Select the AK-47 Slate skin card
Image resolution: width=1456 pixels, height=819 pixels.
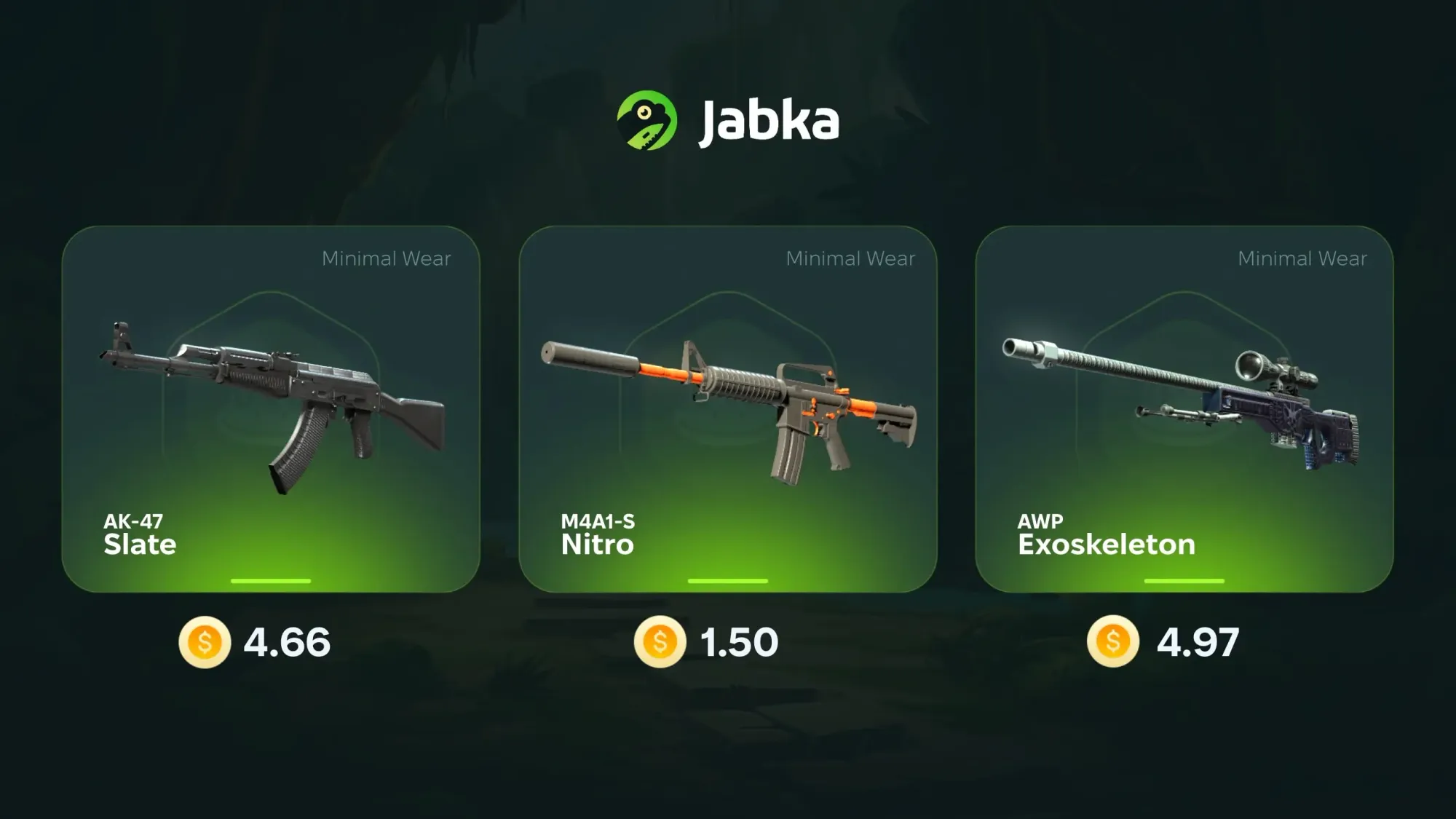click(271, 408)
